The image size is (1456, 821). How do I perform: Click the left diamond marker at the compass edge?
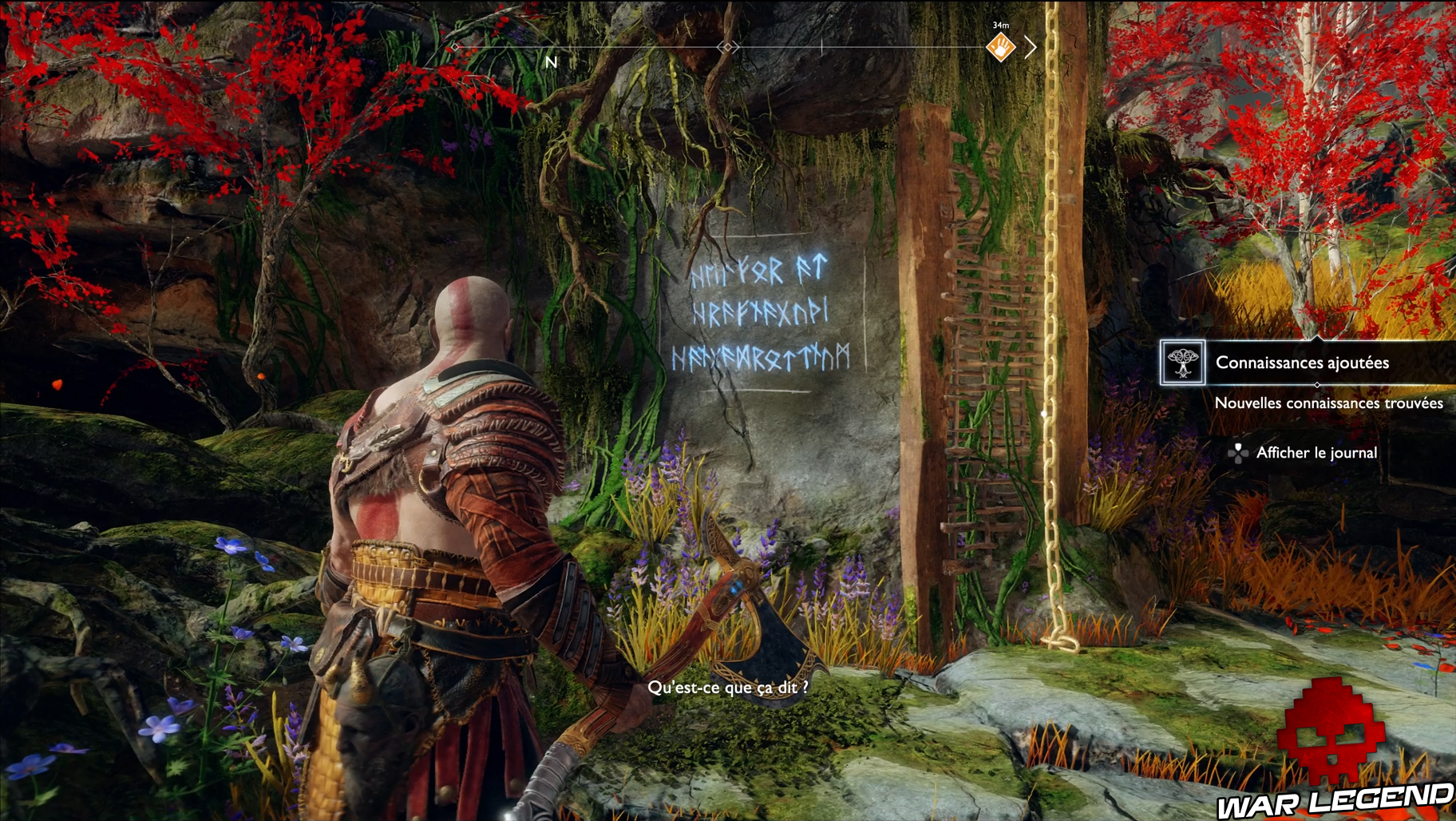[x=453, y=47]
